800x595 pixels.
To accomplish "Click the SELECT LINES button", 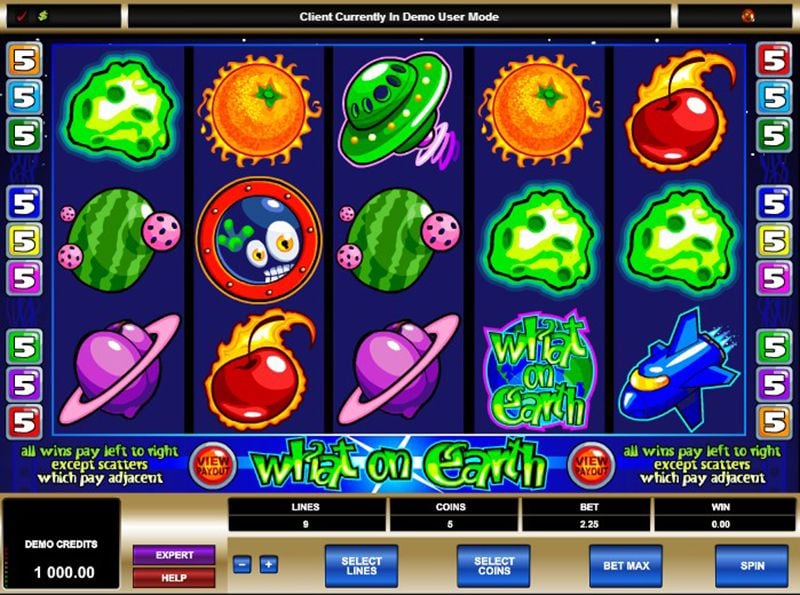I will (361, 565).
